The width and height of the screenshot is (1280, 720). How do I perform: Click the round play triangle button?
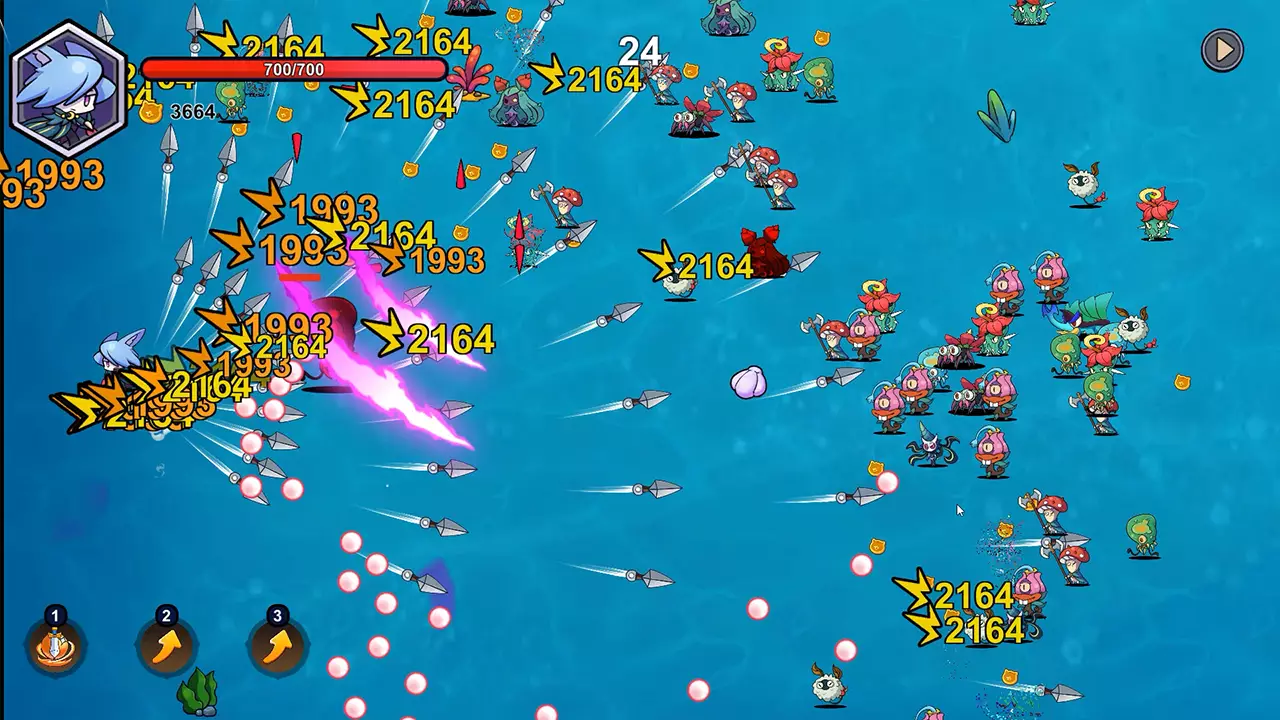(1221, 50)
